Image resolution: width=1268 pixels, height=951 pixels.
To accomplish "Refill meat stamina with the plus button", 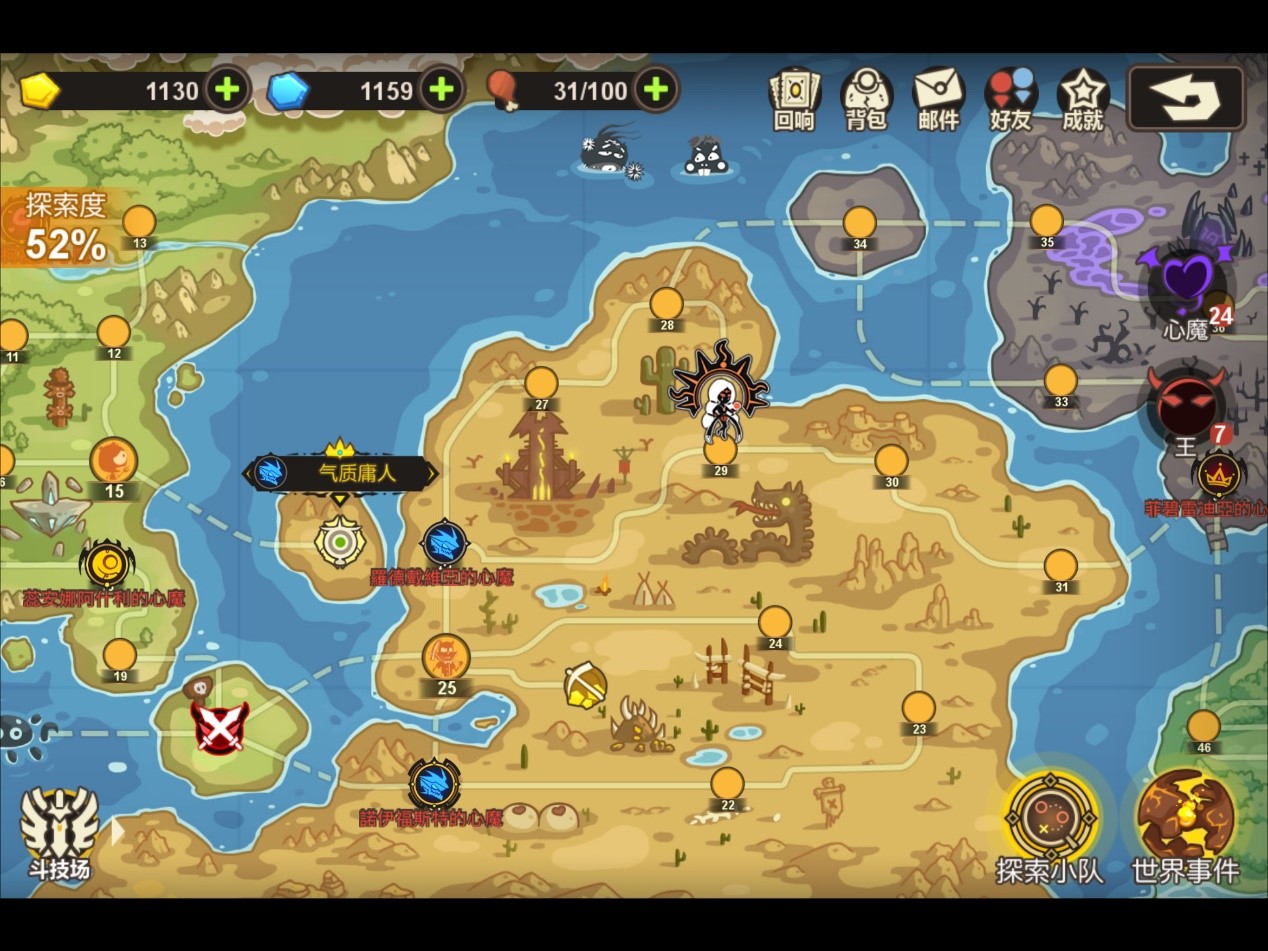I will pyautogui.click(x=655, y=90).
